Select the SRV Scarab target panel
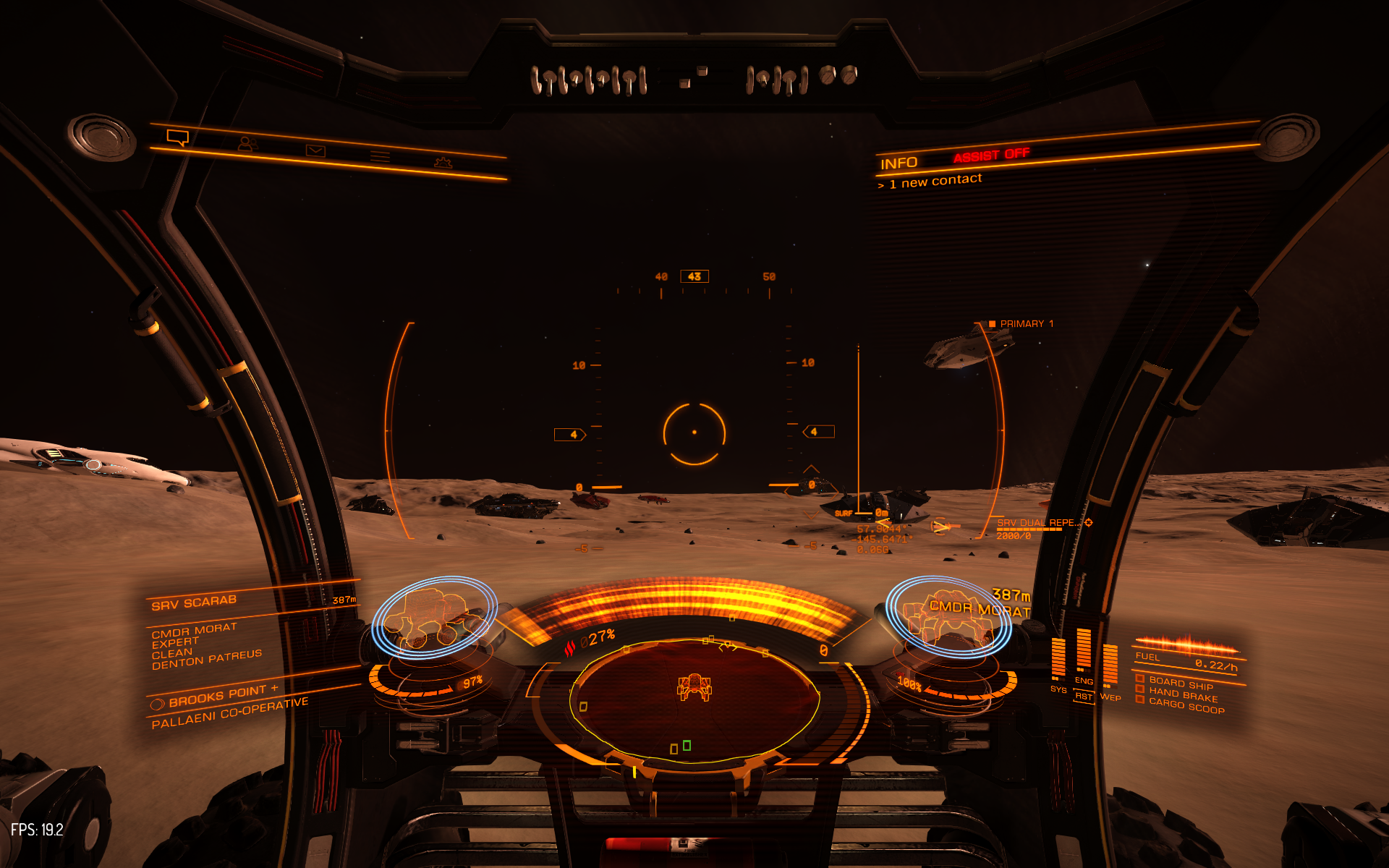 (194, 603)
